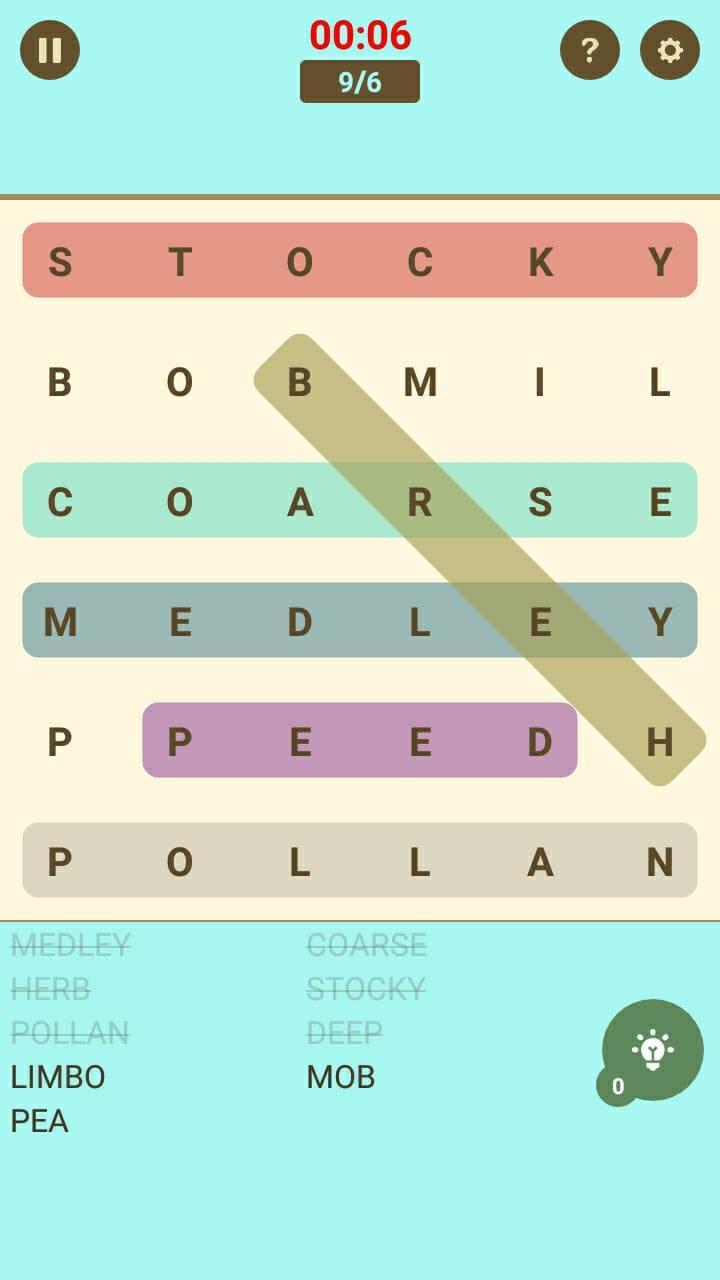Image resolution: width=720 pixels, height=1280 pixels.
Task: Select the letter T tile in STOCKY
Action: coord(180,262)
